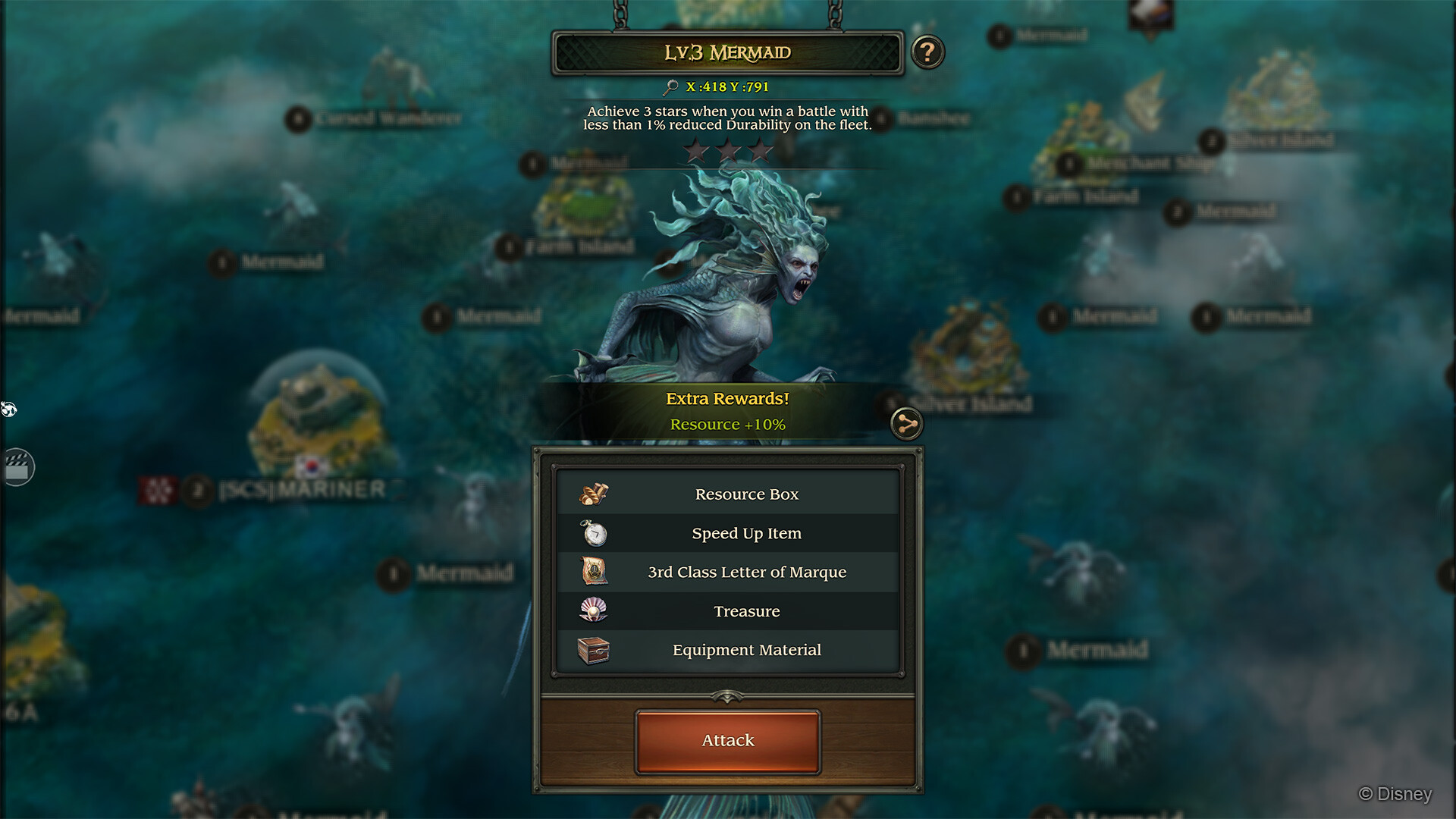Click the first battle rating star
The height and width of the screenshot is (819, 1456).
[x=695, y=150]
